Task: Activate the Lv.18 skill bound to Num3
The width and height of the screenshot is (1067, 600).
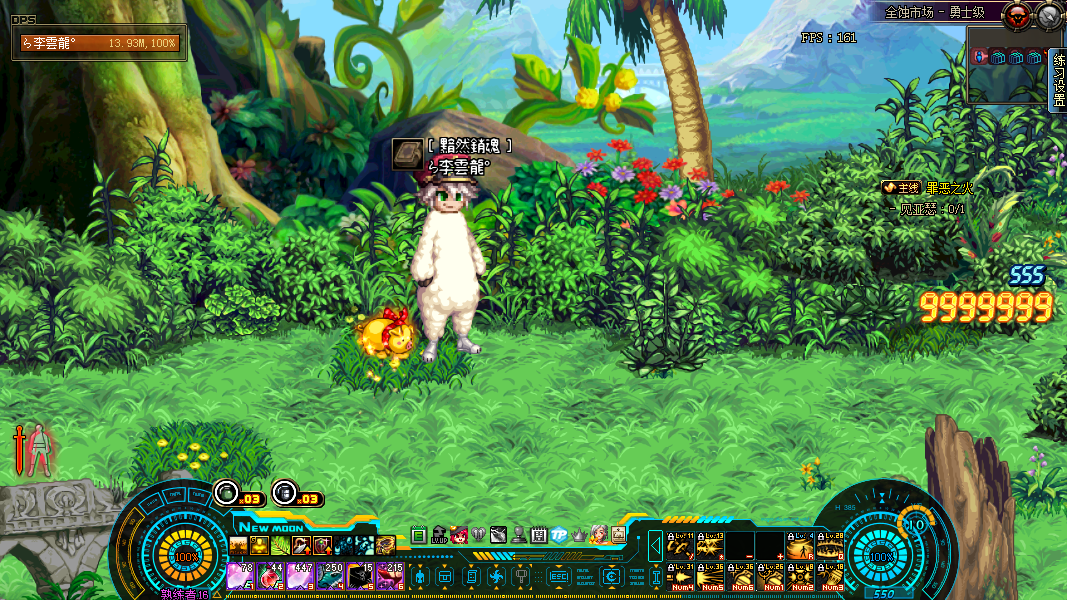Action: pyautogui.click(x=830, y=576)
